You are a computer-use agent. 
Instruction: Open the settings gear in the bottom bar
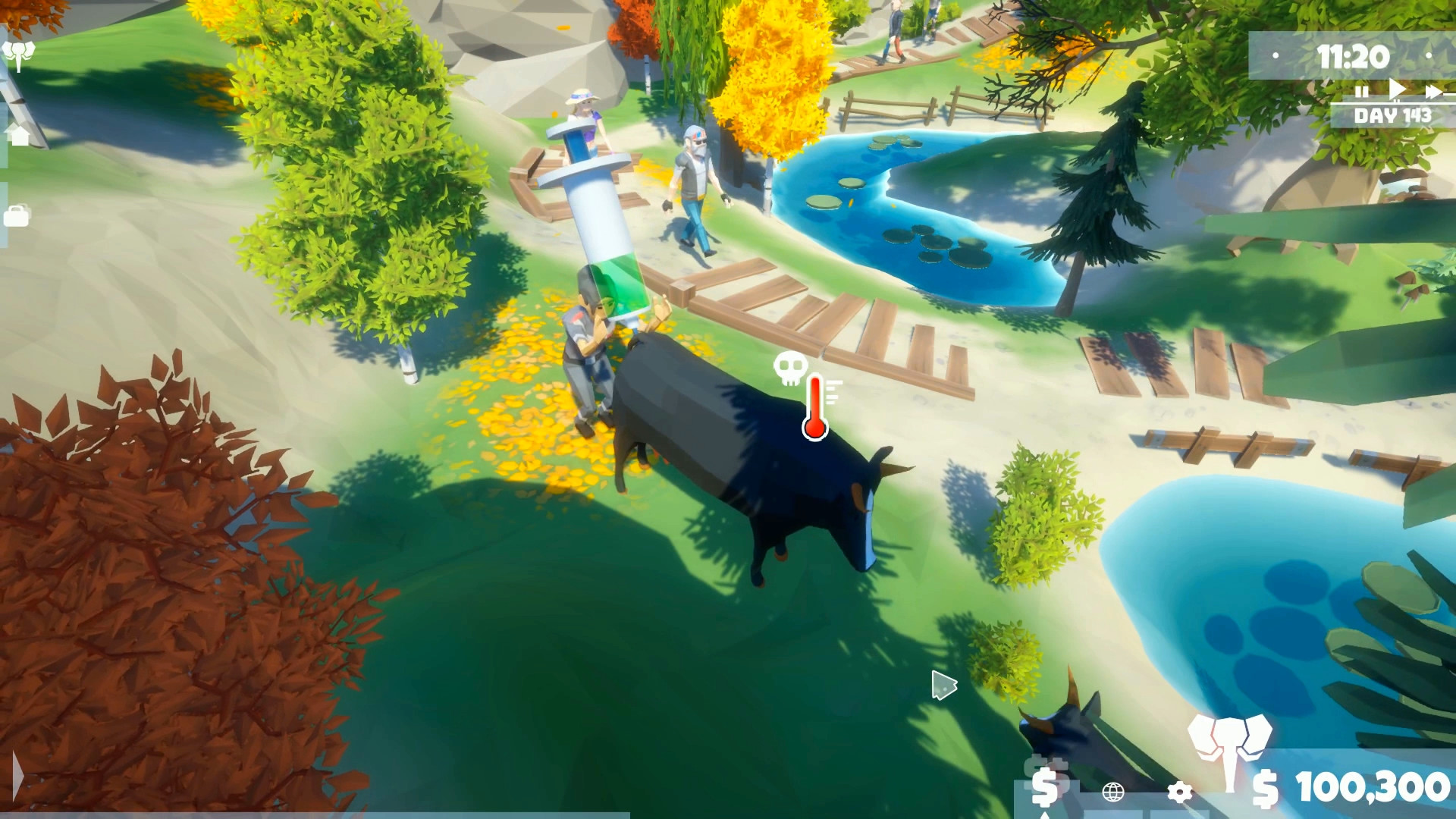(x=1180, y=792)
